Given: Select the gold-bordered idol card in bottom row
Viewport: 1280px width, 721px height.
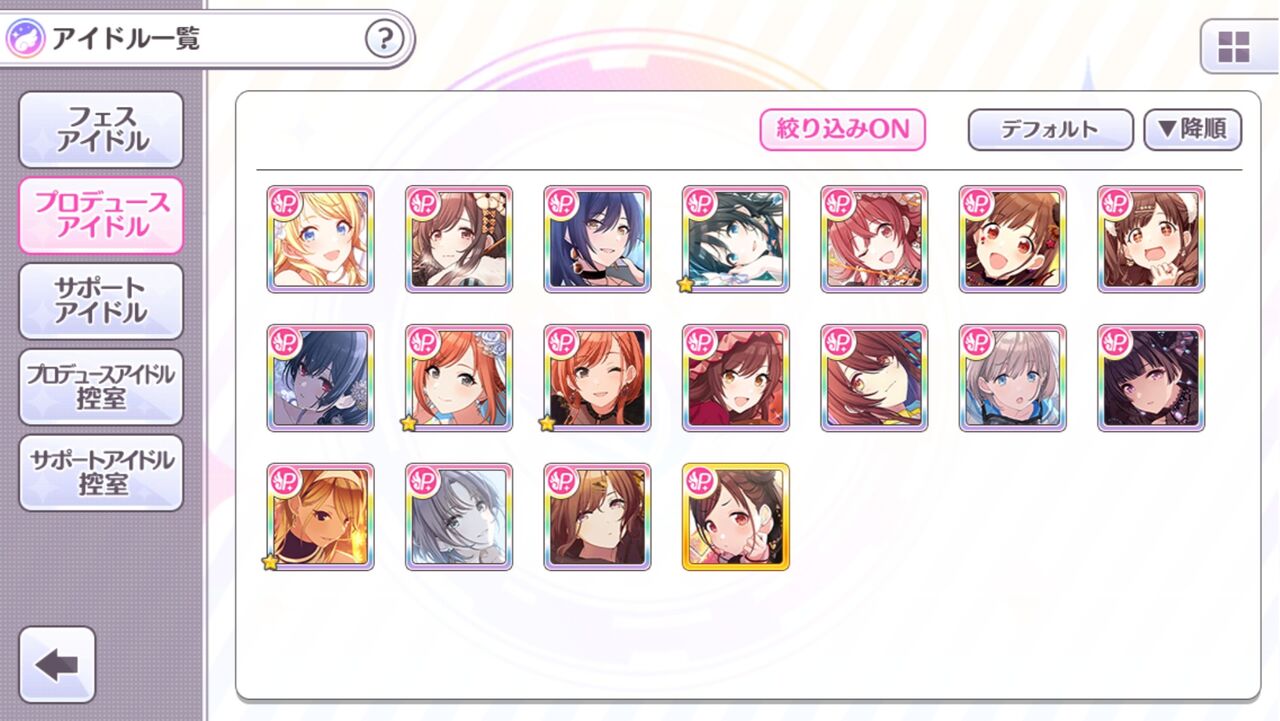Looking at the screenshot, I should click(735, 517).
